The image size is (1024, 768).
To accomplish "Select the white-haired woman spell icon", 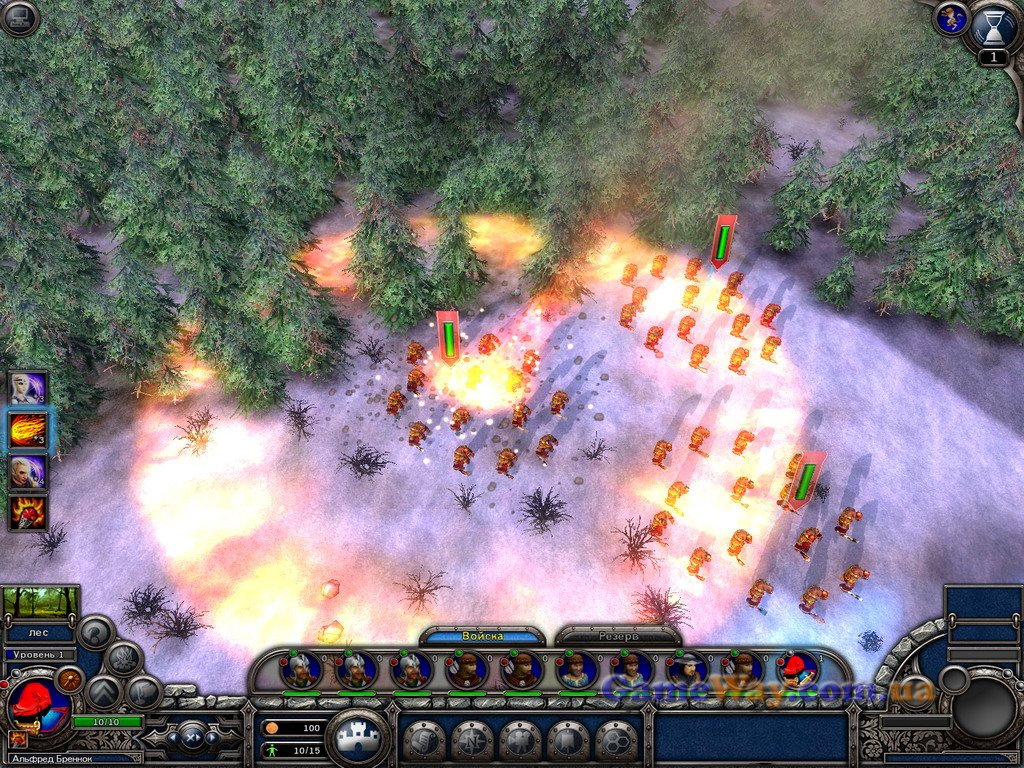I will click(28, 388).
